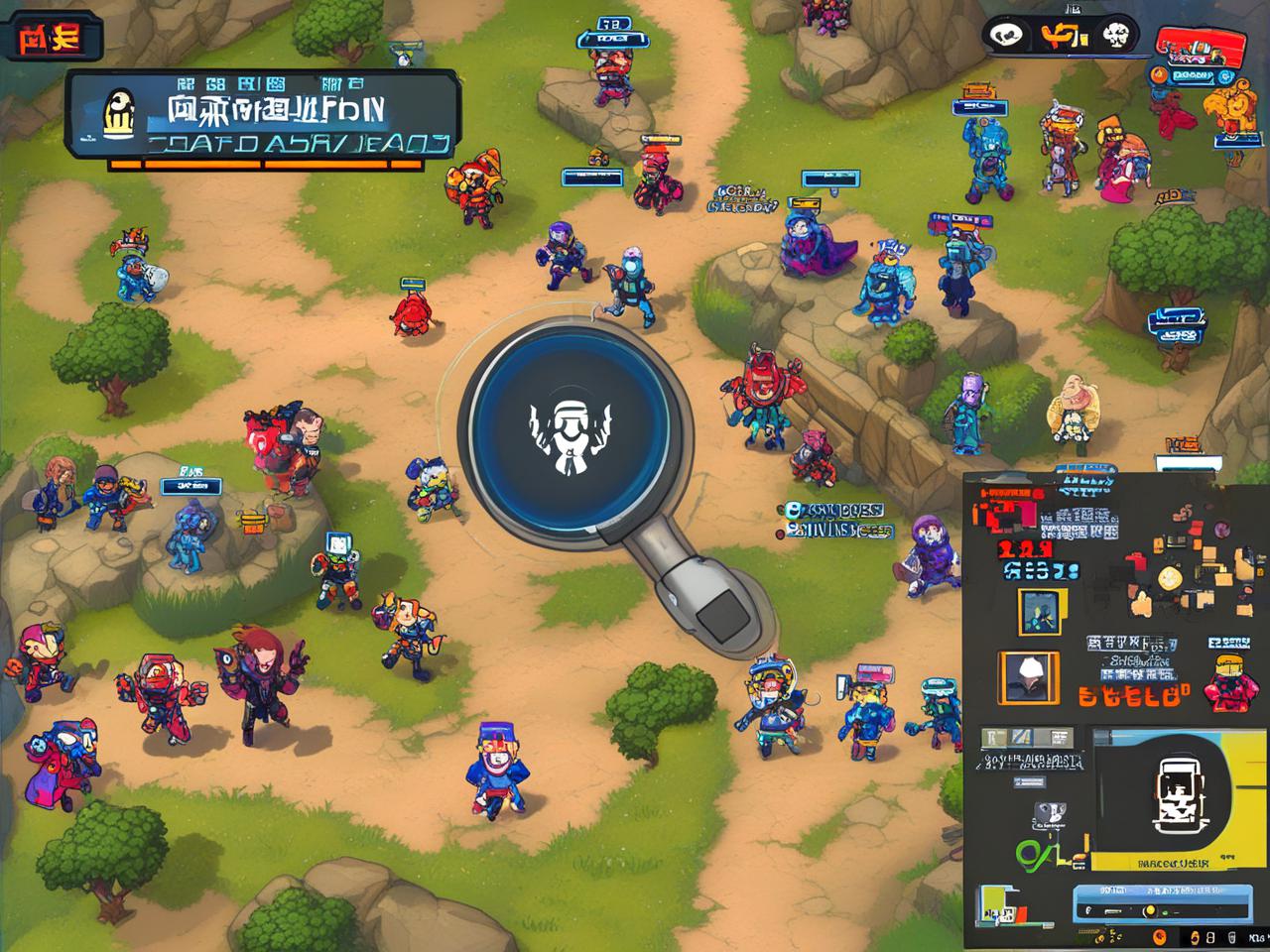Click the orange circle icon at panel bottom
This screenshot has width=1270, height=952.
1159,936
